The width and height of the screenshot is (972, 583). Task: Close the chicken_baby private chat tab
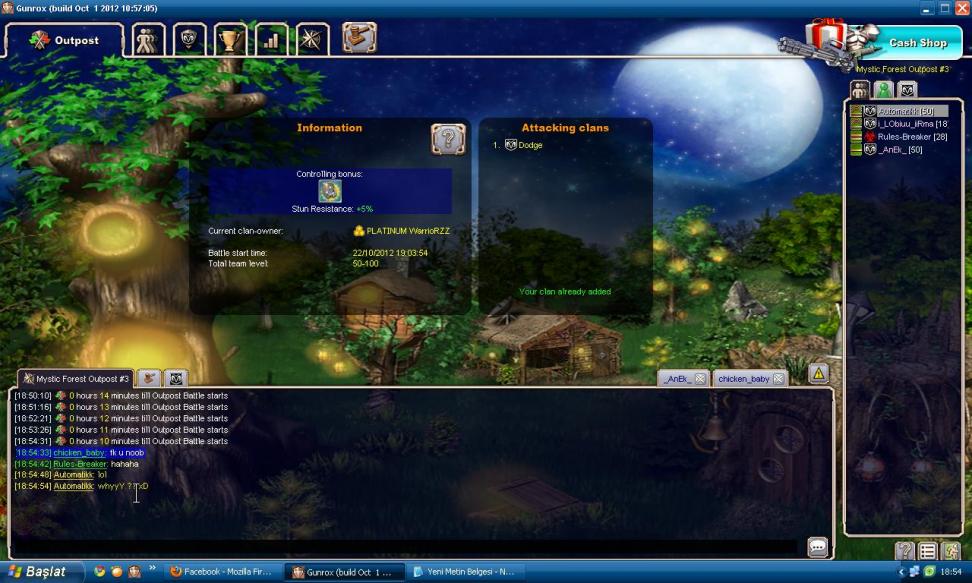pos(777,379)
